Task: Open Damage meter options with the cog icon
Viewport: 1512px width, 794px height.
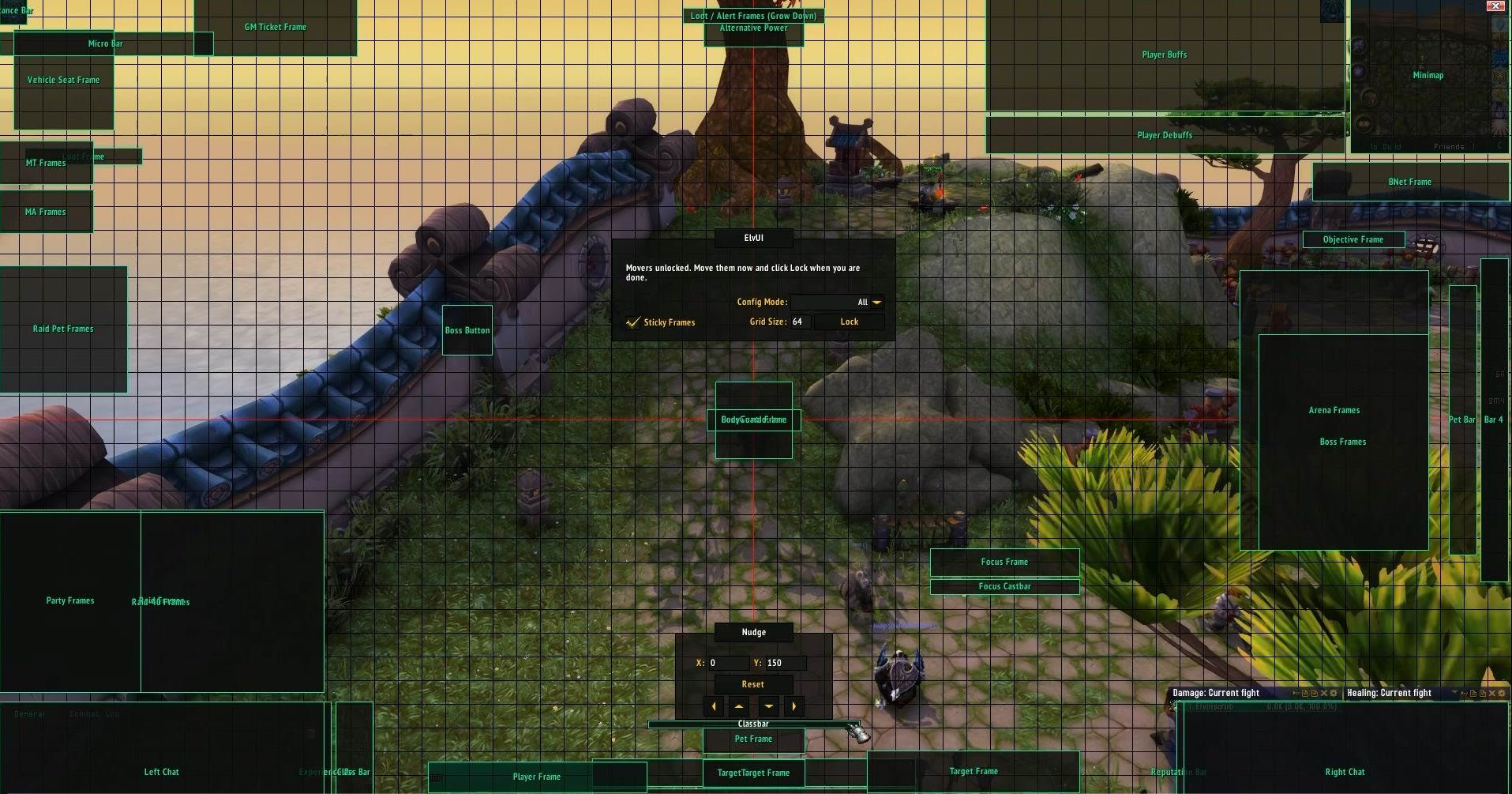Action: click(x=1334, y=693)
